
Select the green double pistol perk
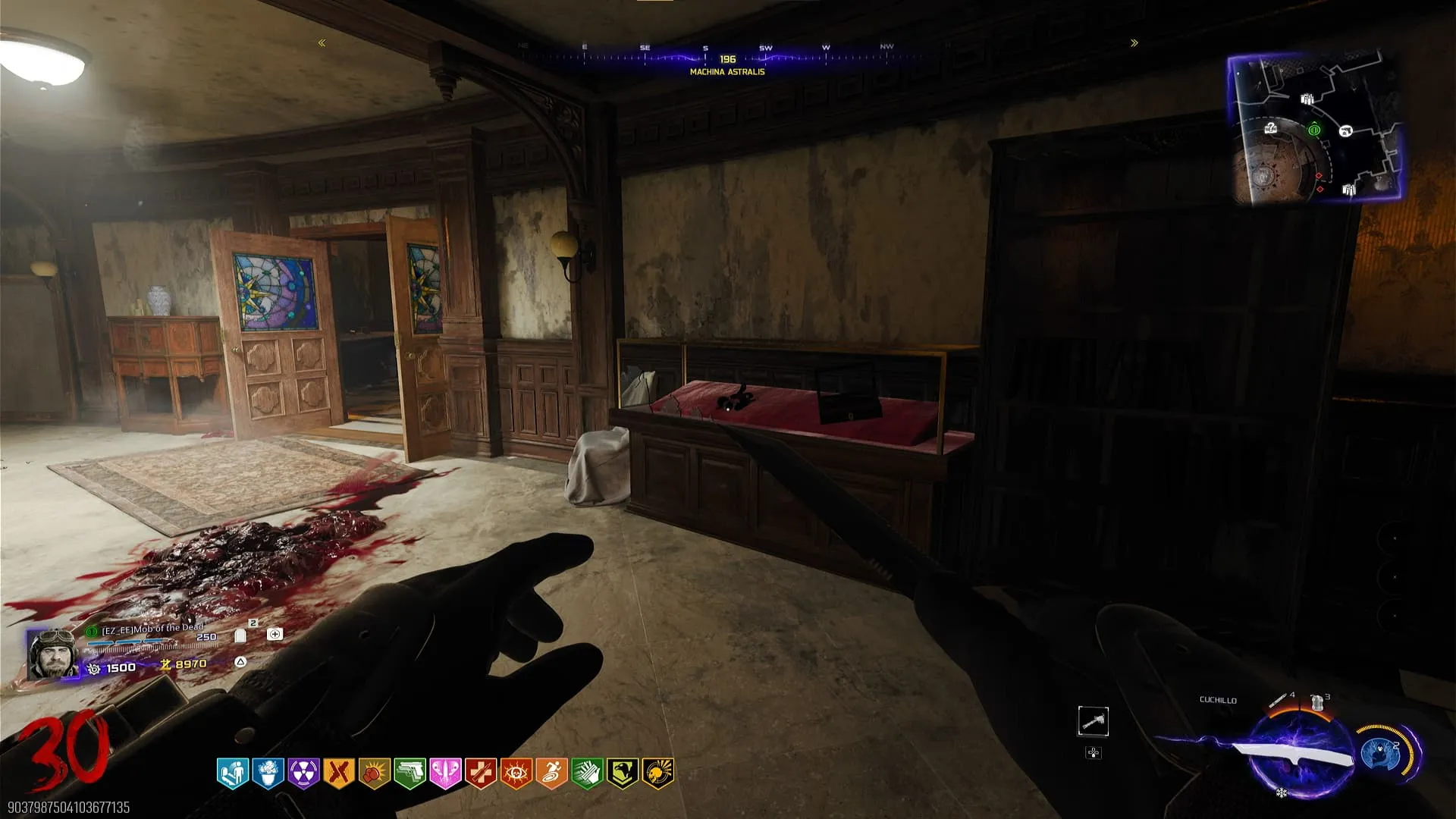point(409,773)
